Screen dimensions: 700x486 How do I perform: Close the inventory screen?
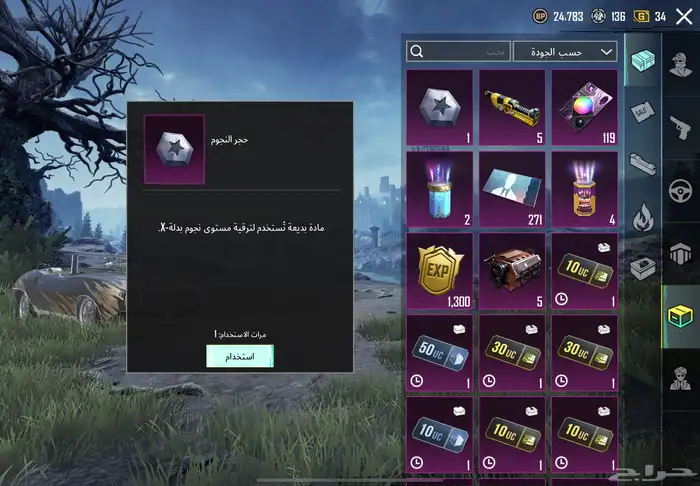[x=684, y=16]
